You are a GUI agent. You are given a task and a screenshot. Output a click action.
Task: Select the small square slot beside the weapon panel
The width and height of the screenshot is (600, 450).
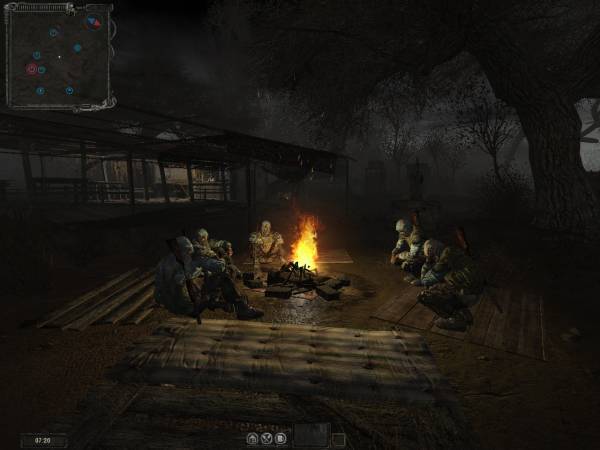(x=338, y=438)
